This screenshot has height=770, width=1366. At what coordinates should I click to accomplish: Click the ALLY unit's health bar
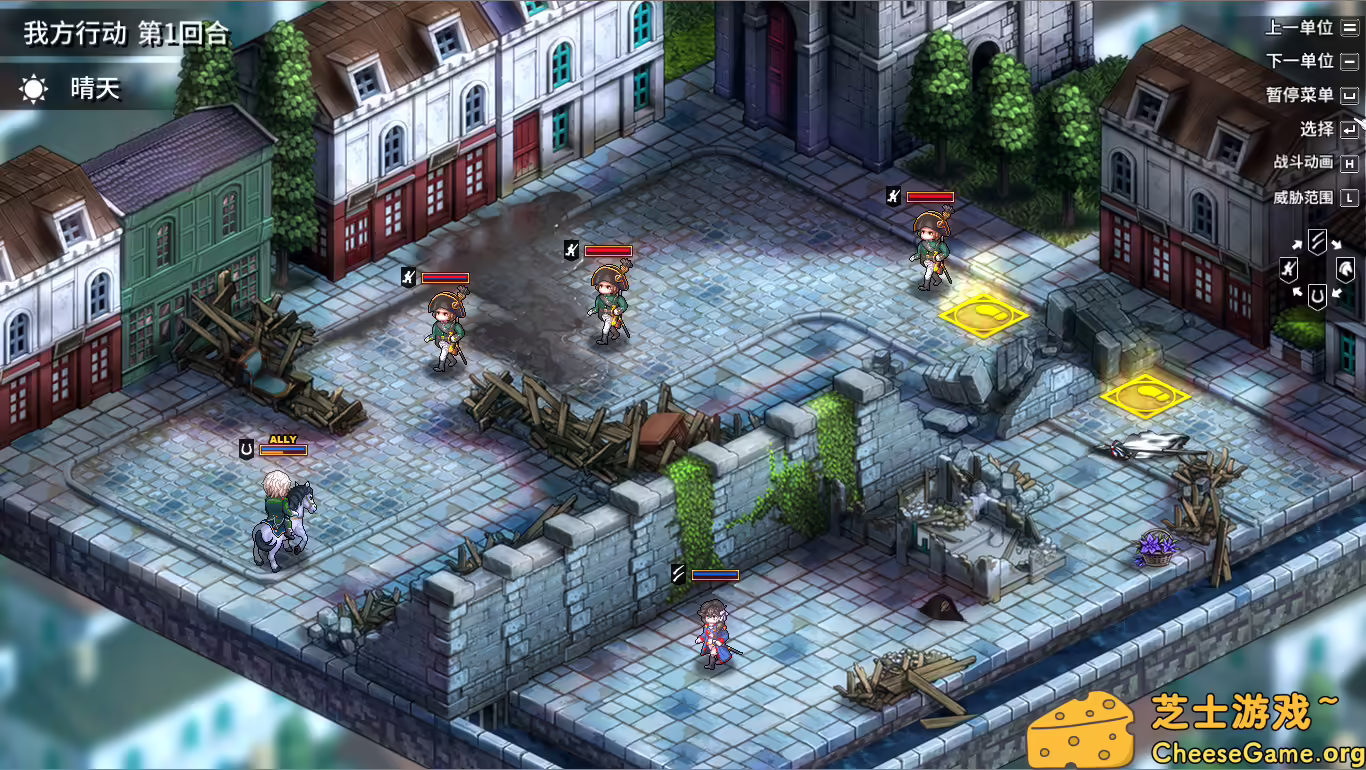point(286,448)
